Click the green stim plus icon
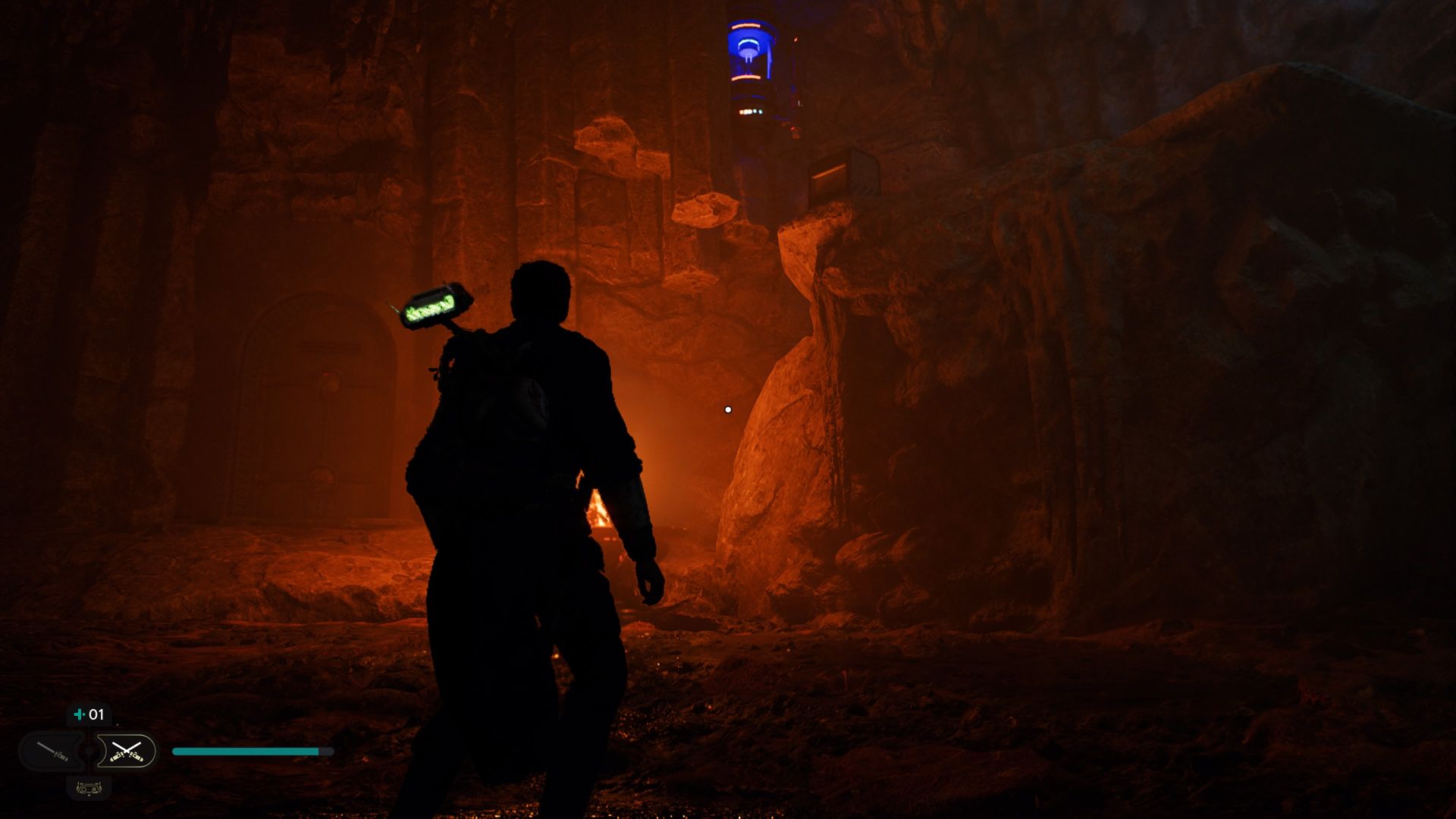The height and width of the screenshot is (819, 1456). point(79,714)
